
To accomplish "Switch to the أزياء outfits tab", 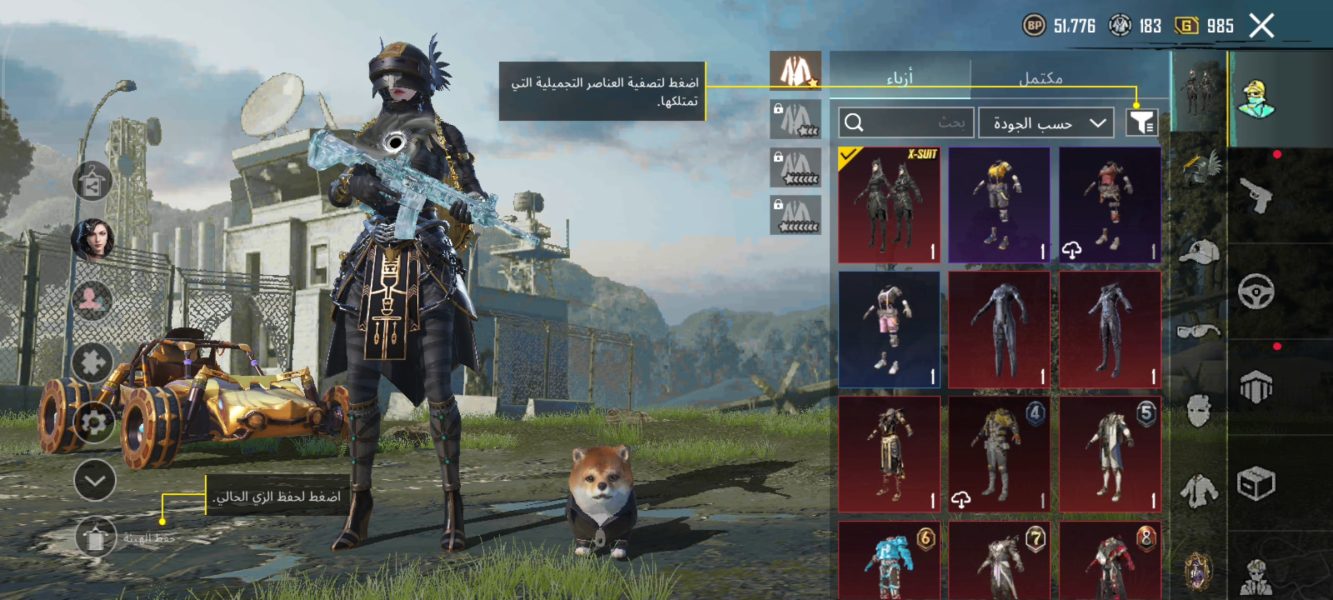I will [x=900, y=77].
